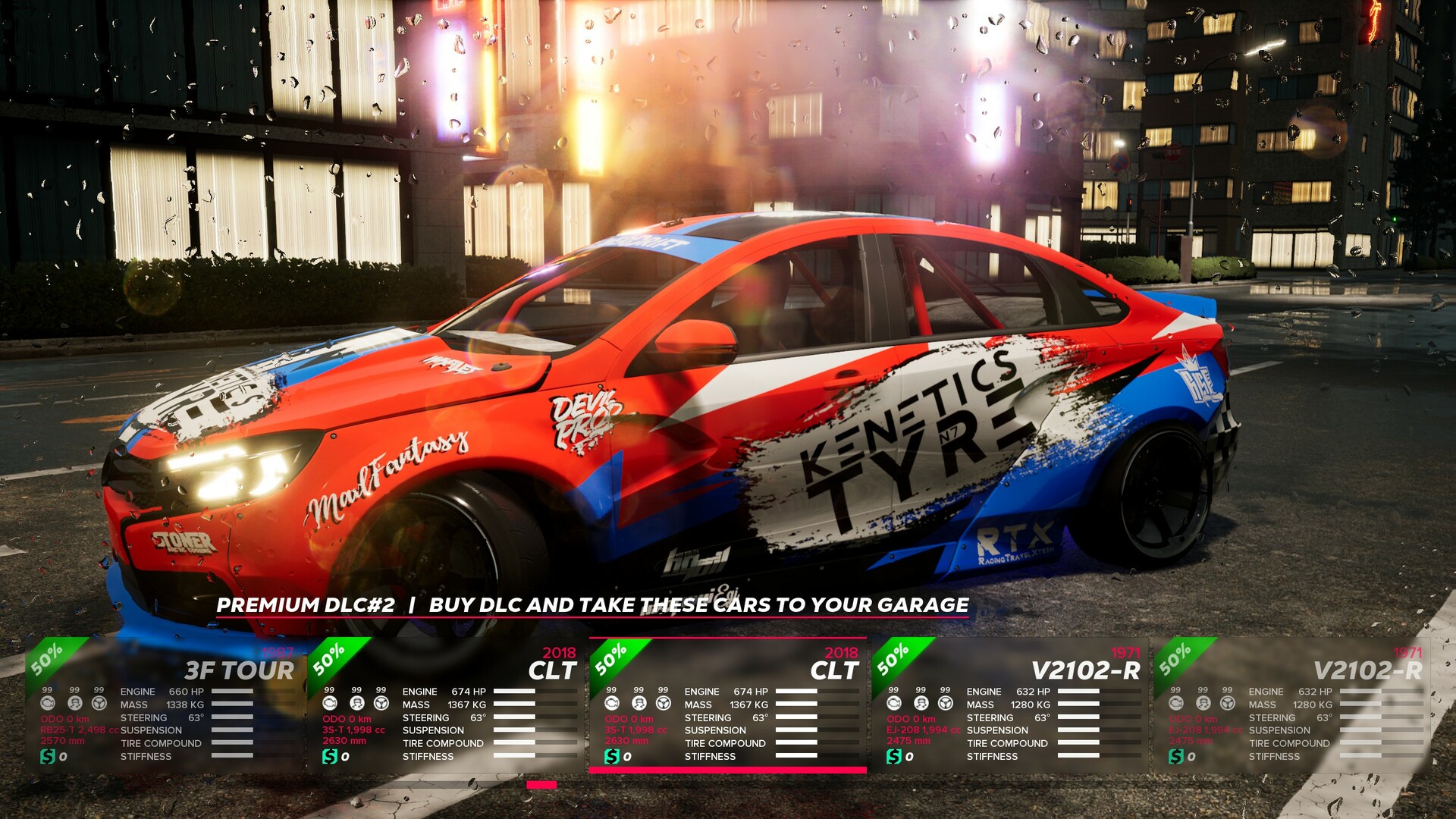Screen dimensions: 1456x819
Task: Select the dollar price icon on V2102-R card
Action: tap(895, 755)
